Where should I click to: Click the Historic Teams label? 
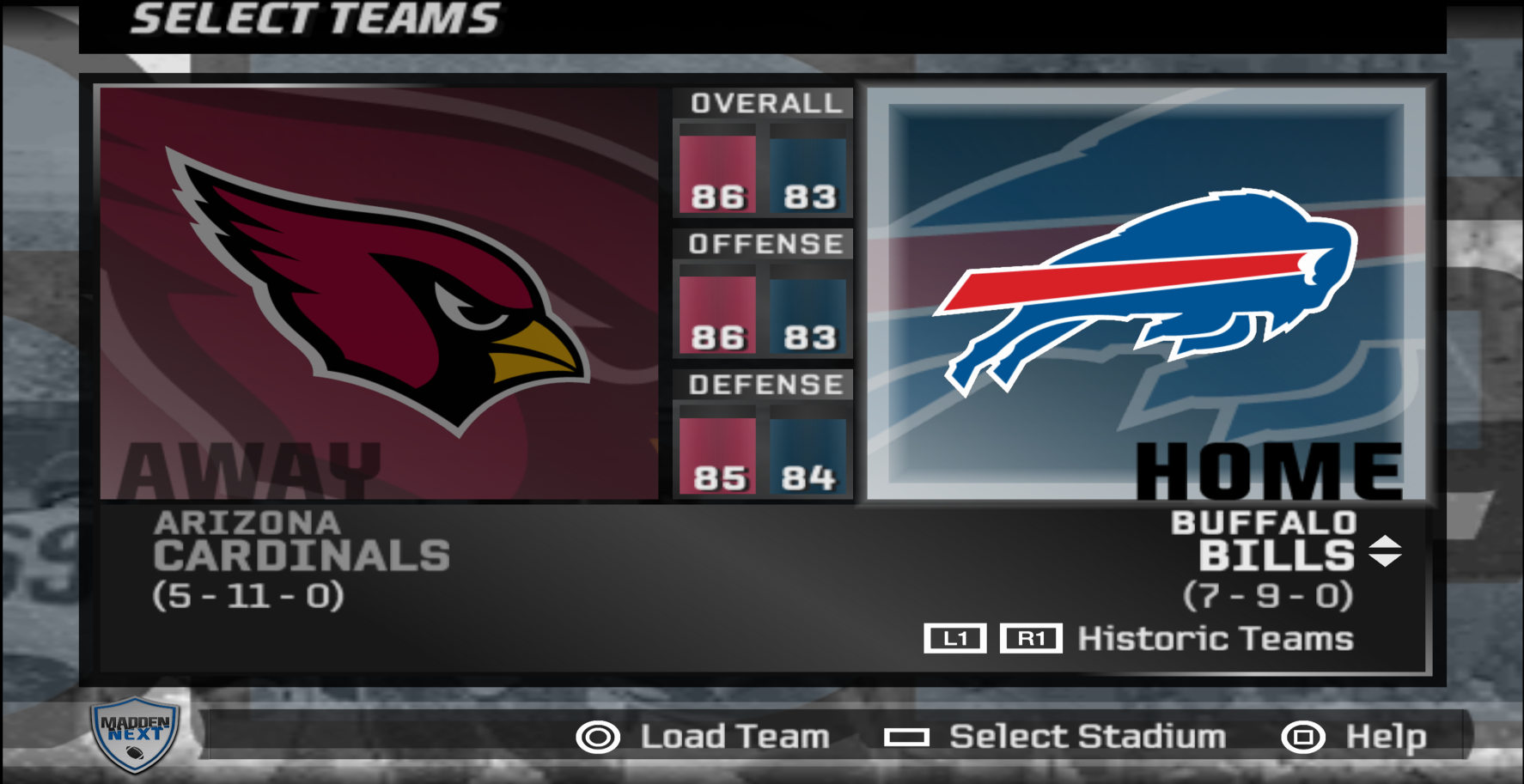[x=1214, y=639]
